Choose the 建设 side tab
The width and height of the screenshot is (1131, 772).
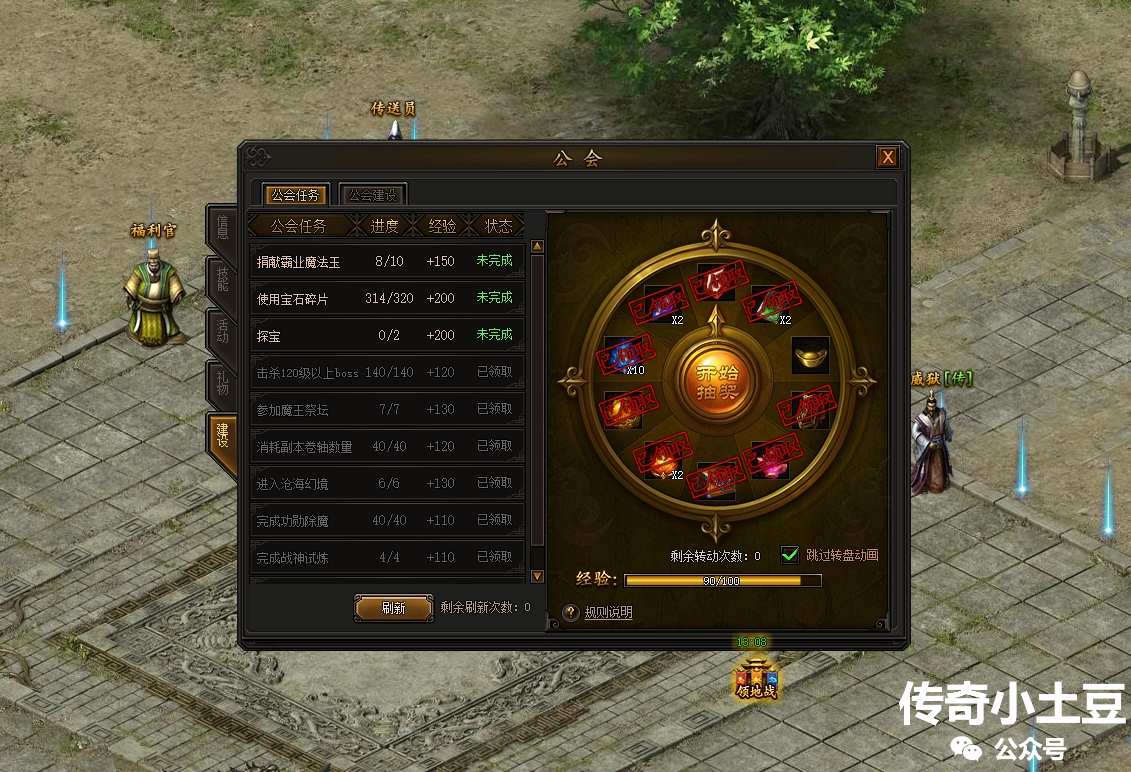222,437
